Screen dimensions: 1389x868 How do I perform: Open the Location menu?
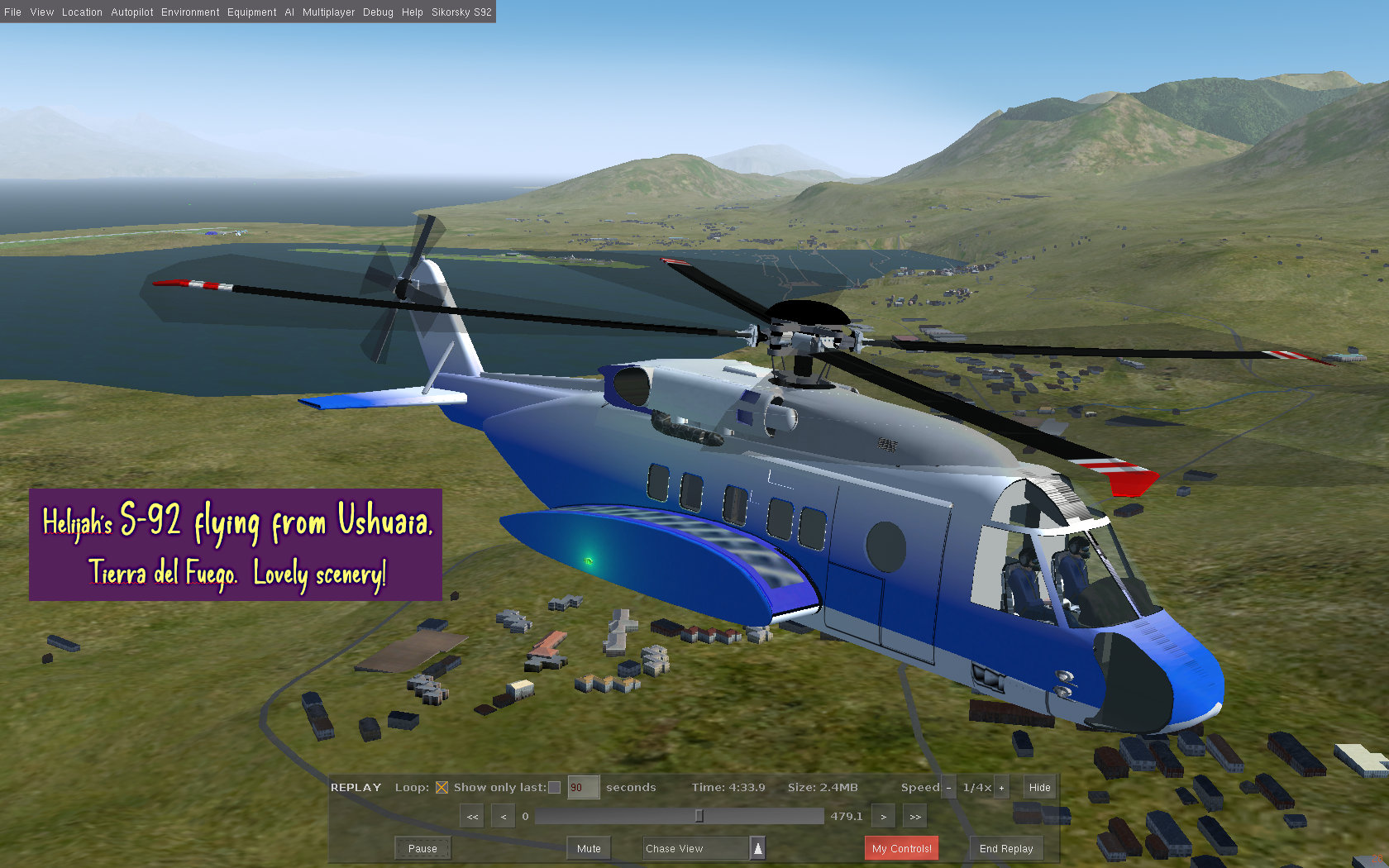tap(82, 12)
